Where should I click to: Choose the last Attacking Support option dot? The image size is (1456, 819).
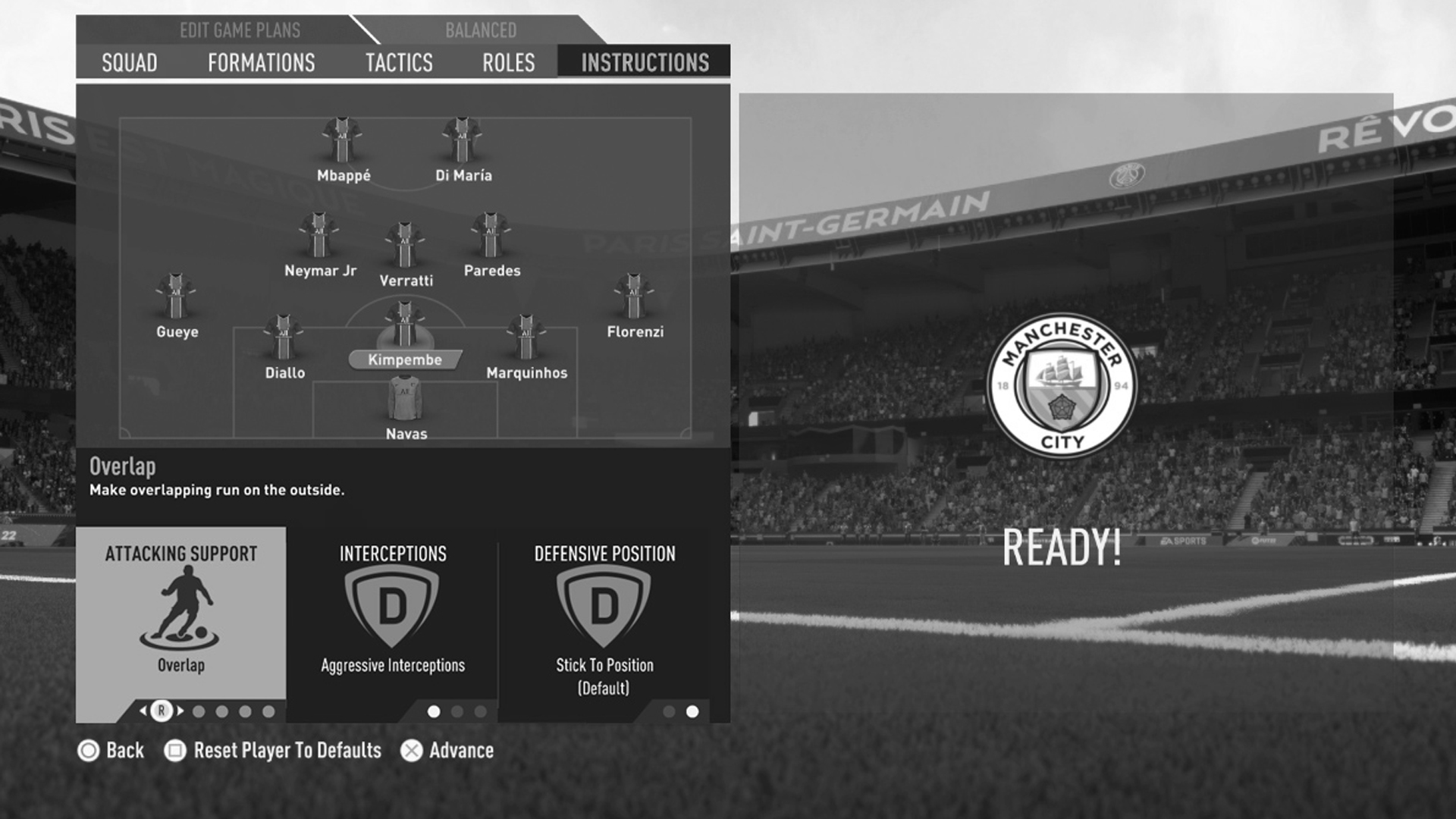pyautogui.click(x=267, y=711)
